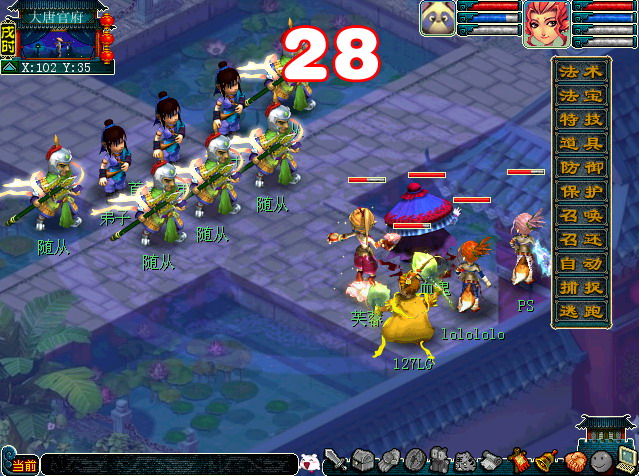The height and width of the screenshot is (476, 639).
Task: Click the golden bell toolbar icon
Action: 547,462
